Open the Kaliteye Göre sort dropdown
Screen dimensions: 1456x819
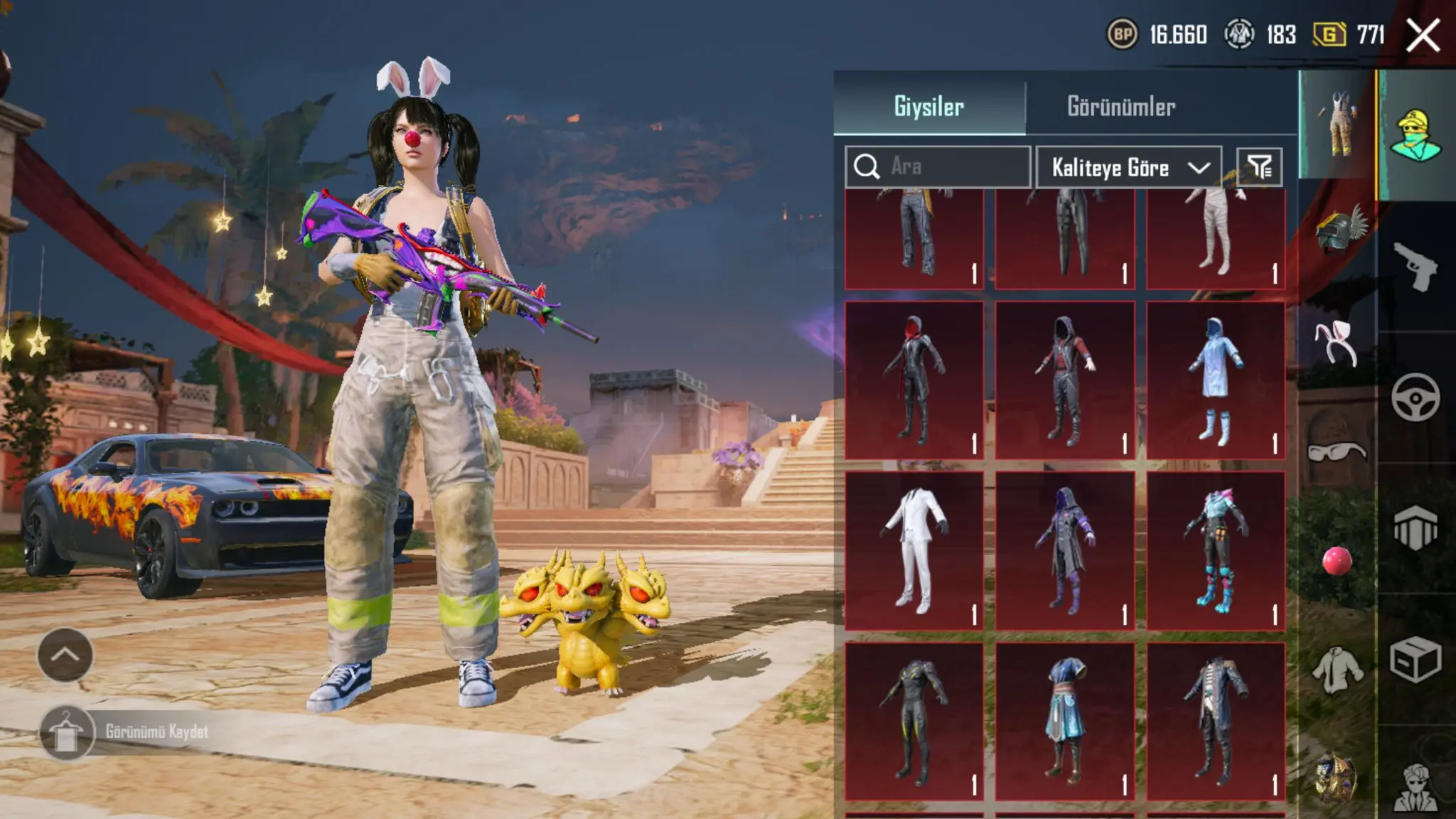coord(1129,168)
